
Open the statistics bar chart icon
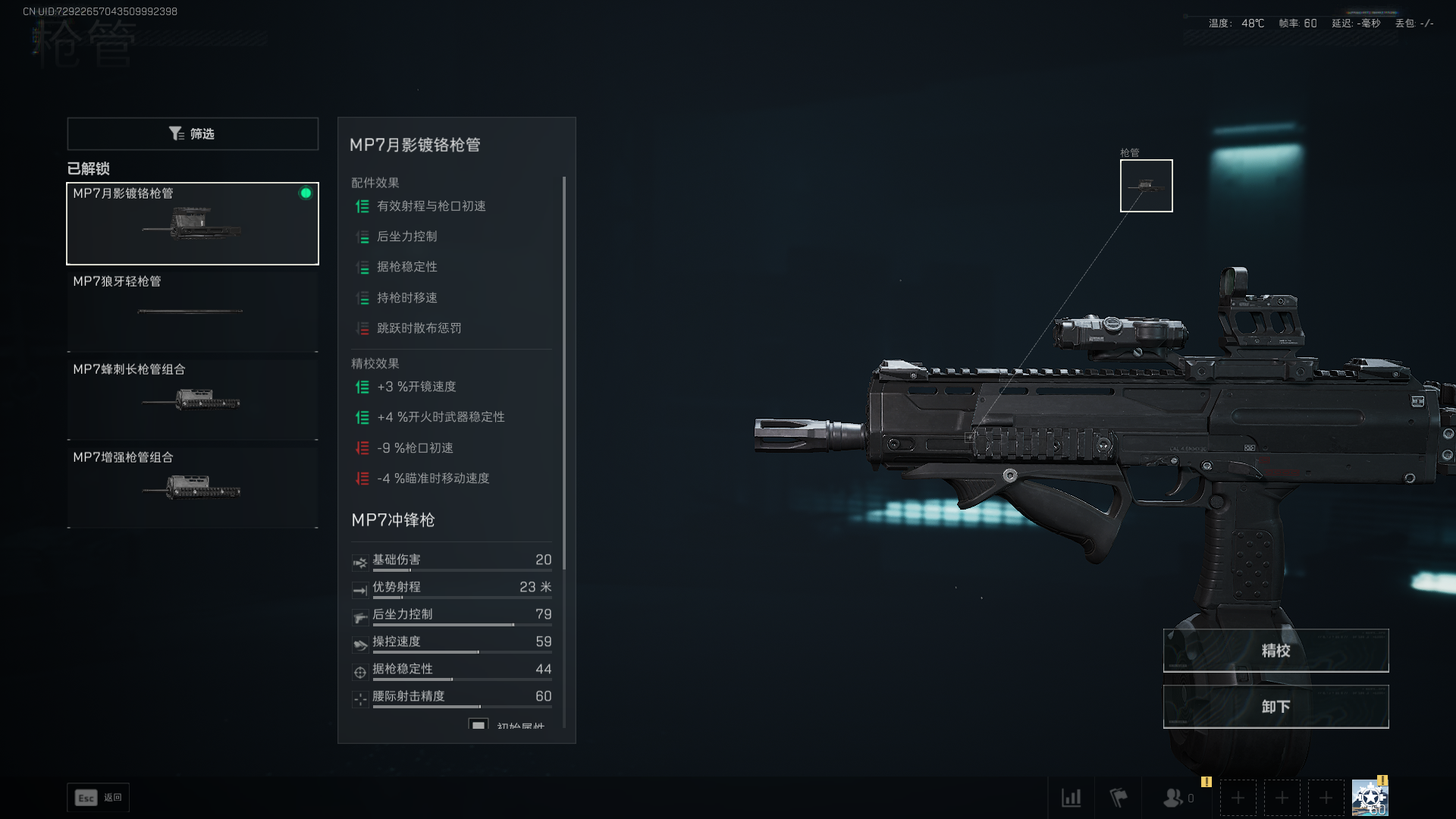1072,798
